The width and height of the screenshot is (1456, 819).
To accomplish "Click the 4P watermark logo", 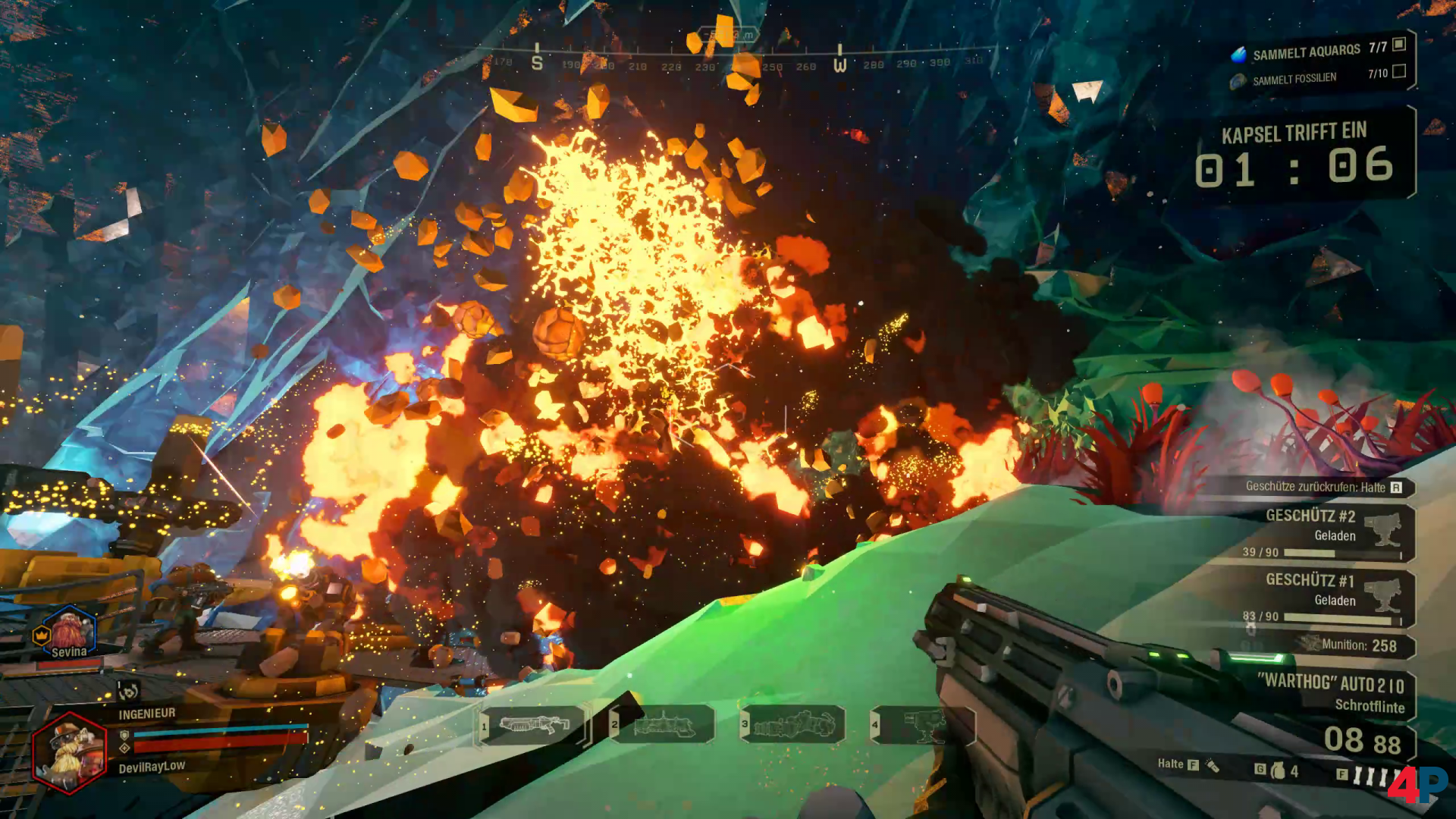I will click(1417, 784).
